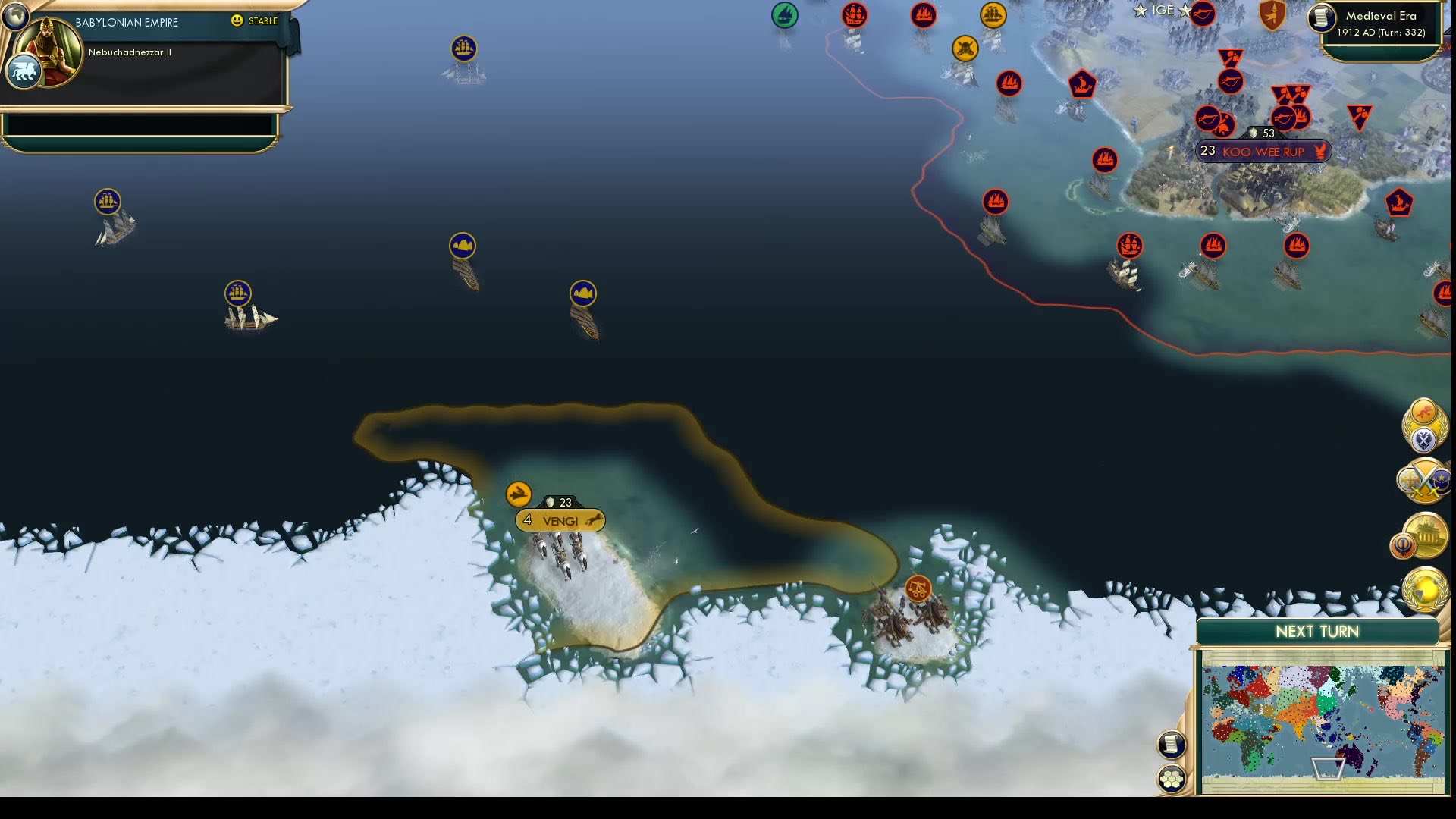Toggle the yellow caravan flag near Vengi
The height and width of the screenshot is (819, 1456).
(x=518, y=494)
